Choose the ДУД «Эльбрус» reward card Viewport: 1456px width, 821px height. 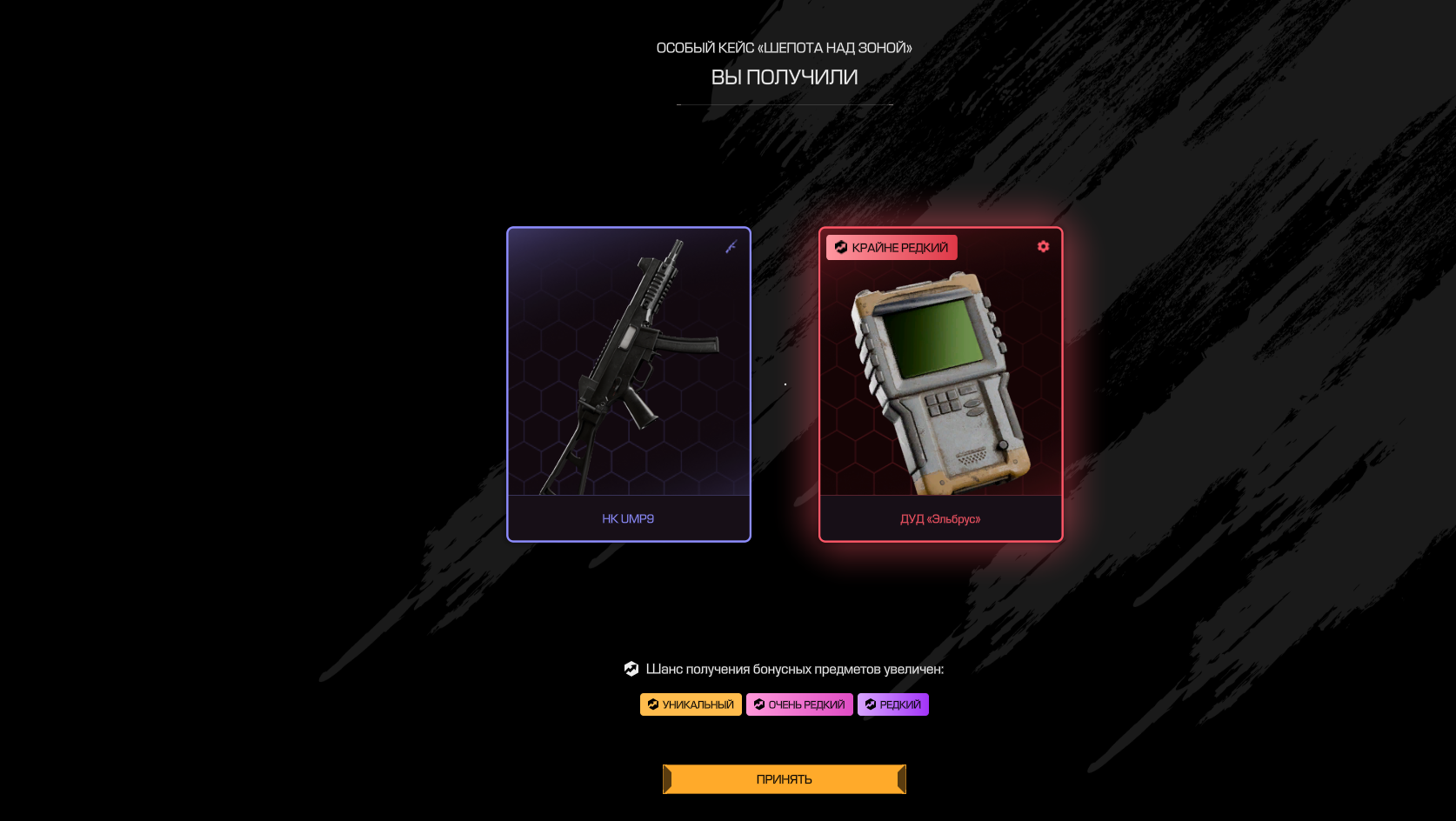(x=940, y=384)
